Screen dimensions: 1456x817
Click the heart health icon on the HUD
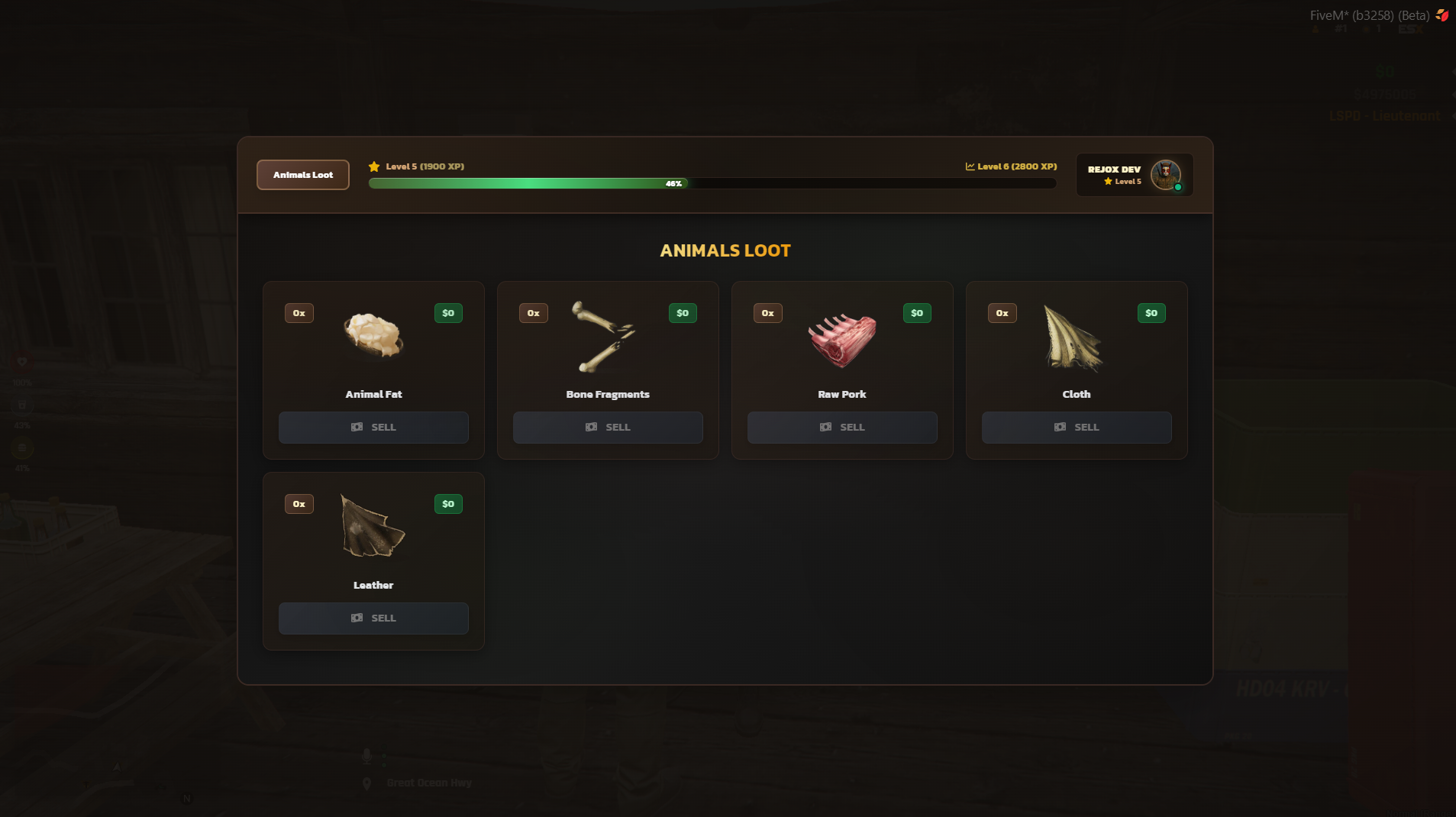point(22,362)
